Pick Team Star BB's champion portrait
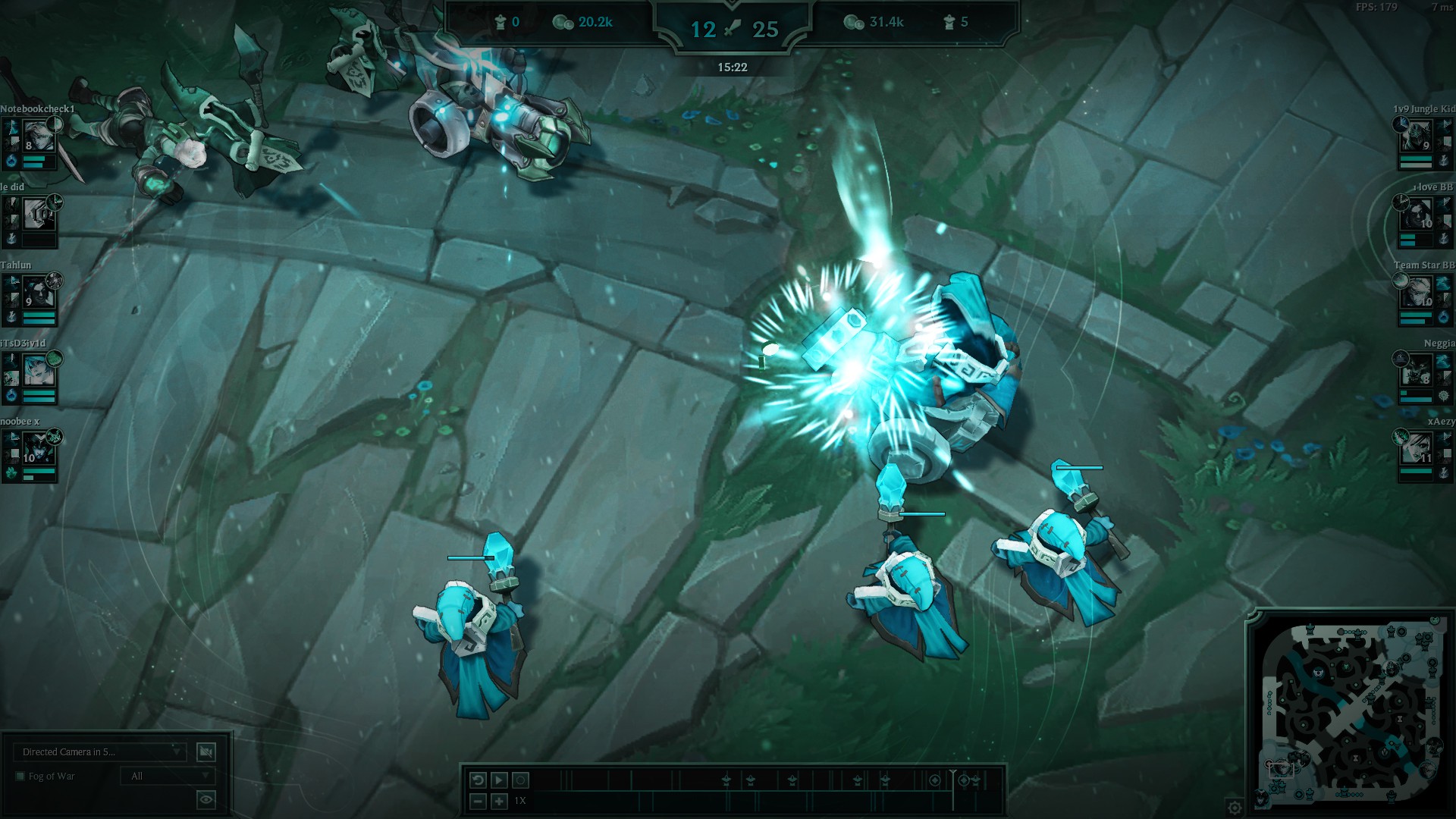Screen dimensions: 1456x819 pyautogui.click(x=1417, y=293)
